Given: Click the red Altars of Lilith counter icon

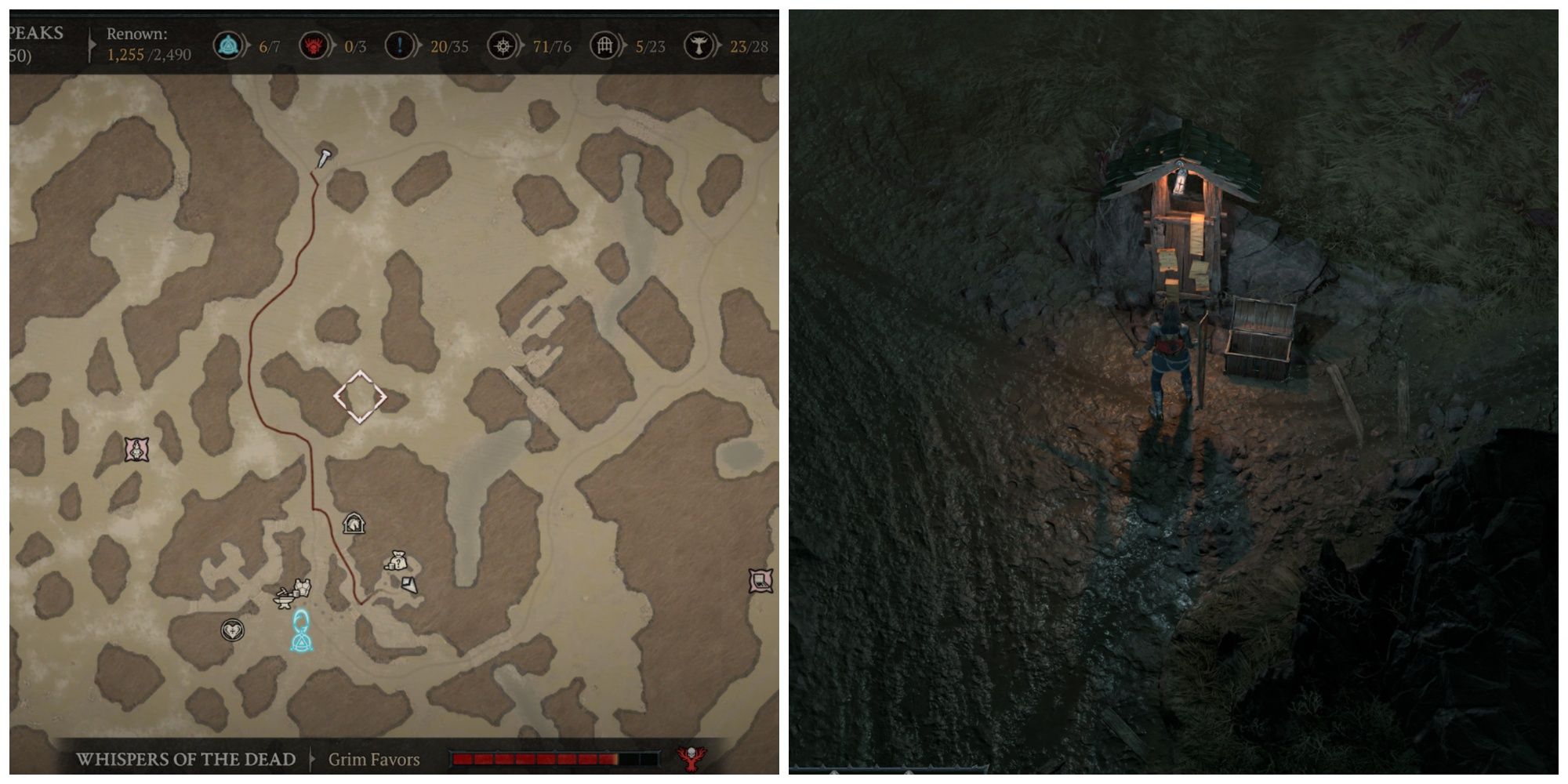Looking at the screenshot, I should point(315,45).
